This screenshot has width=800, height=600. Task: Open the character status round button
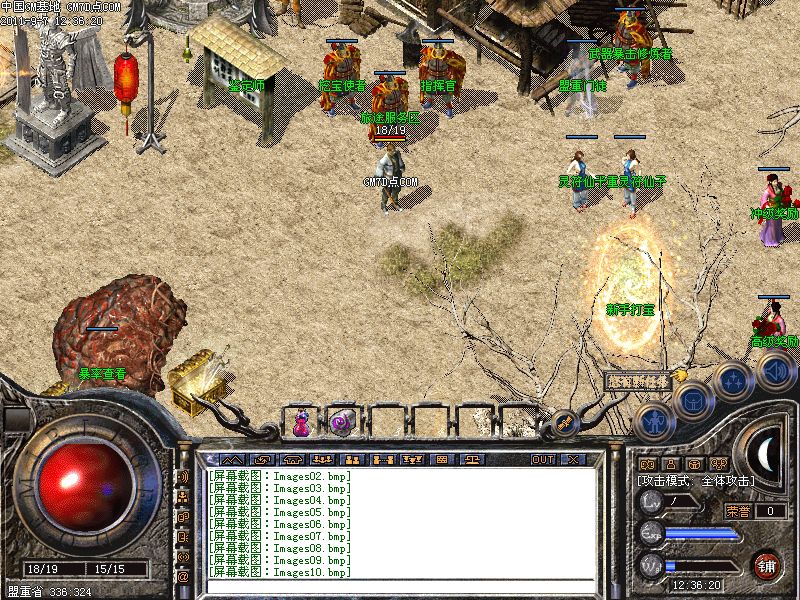point(653,422)
